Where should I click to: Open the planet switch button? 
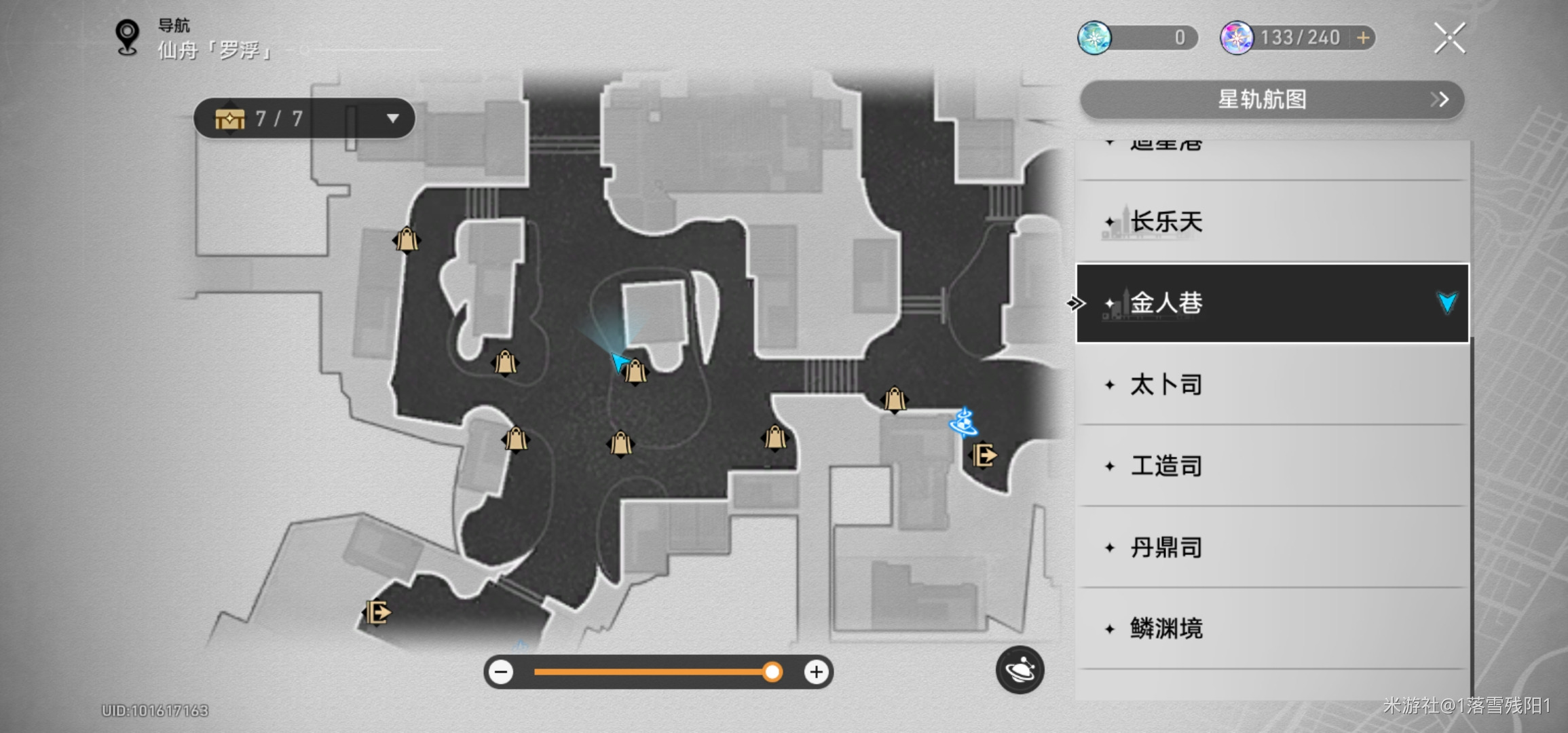[1020, 670]
